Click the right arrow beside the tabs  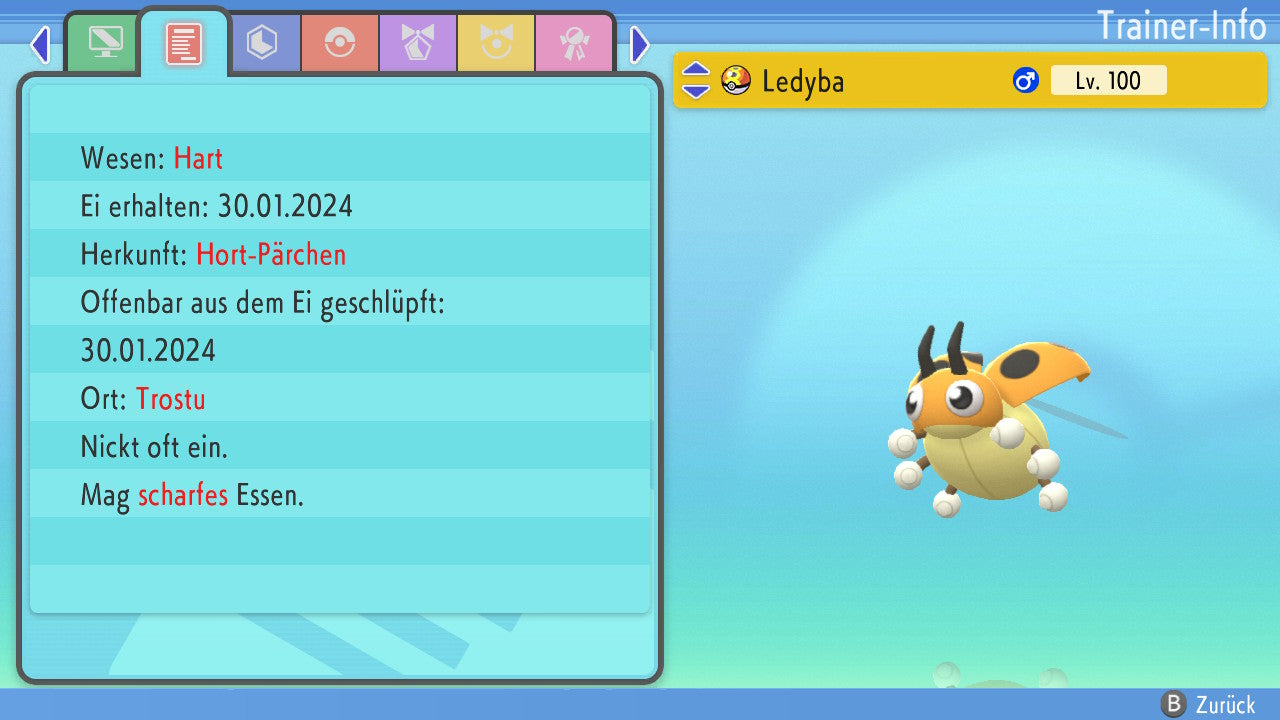pyautogui.click(x=639, y=44)
